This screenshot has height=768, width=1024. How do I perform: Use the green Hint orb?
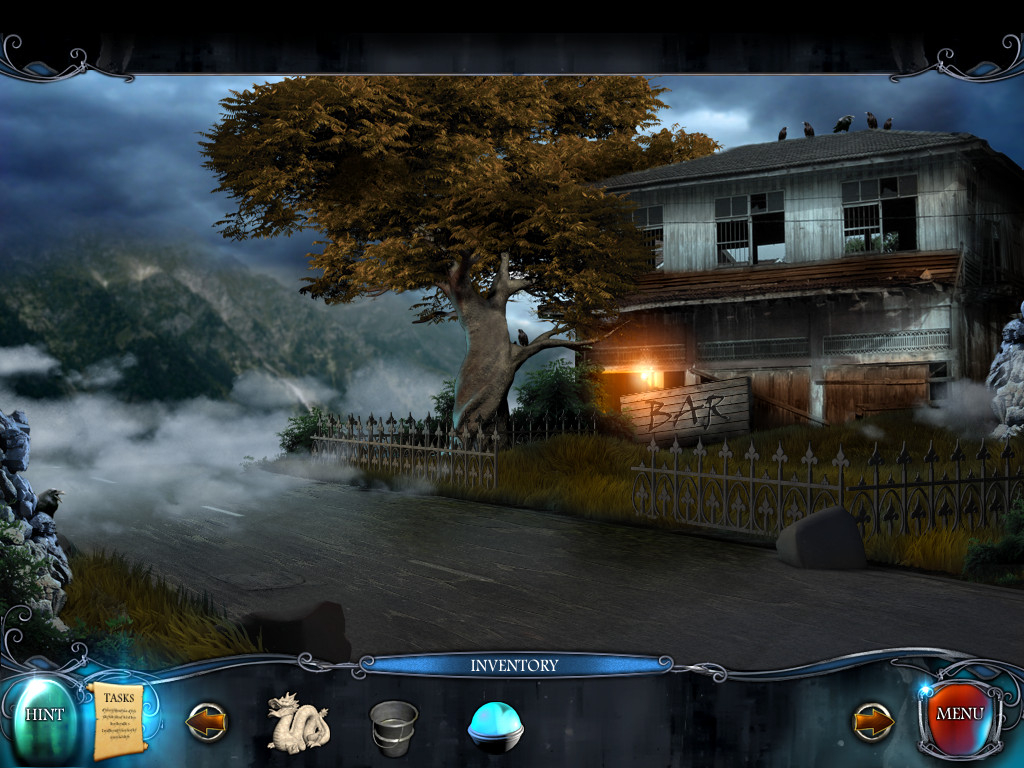pyautogui.click(x=43, y=716)
